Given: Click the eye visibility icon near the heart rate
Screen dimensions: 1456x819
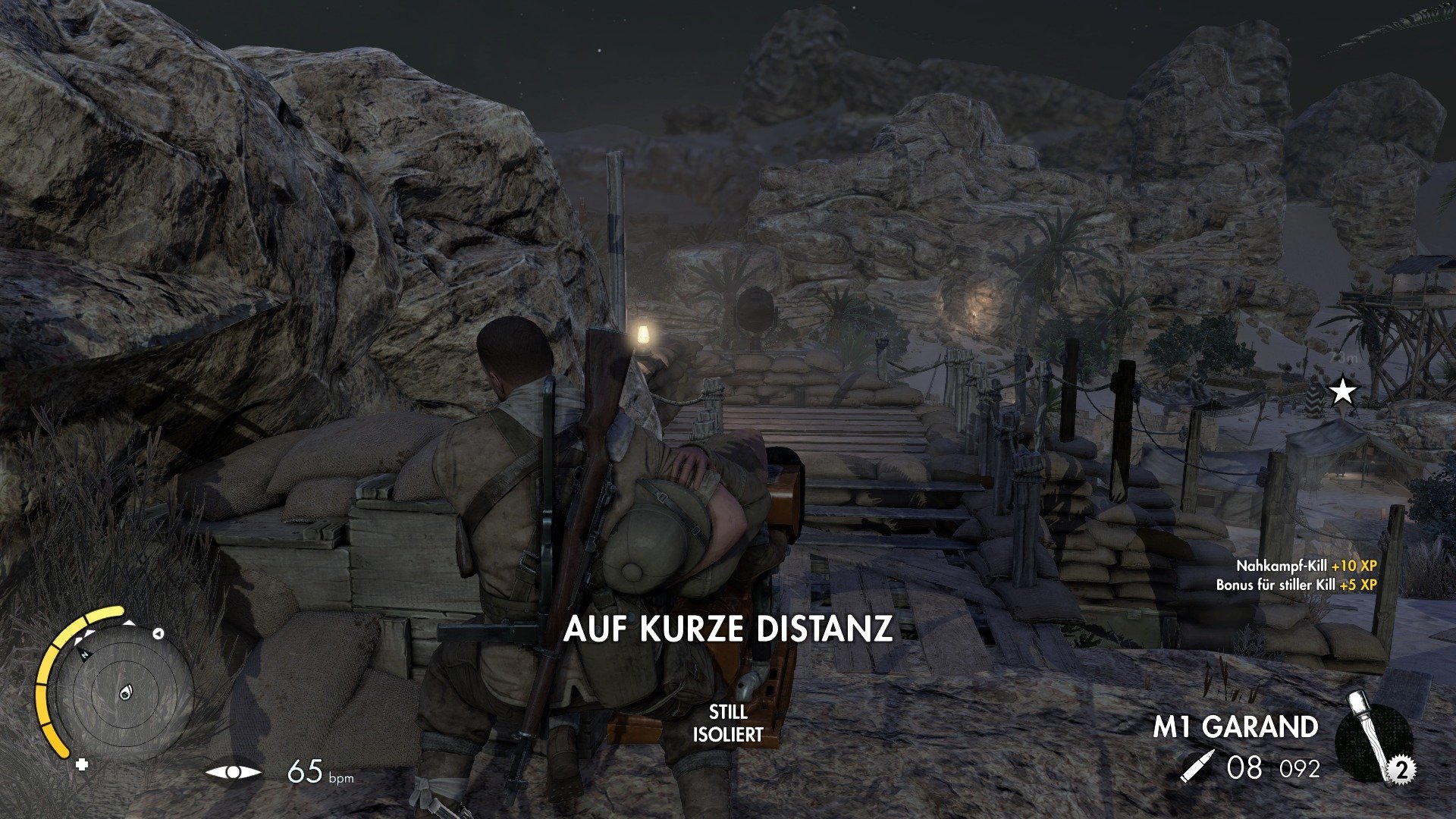Looking at the screenshot, I should click(233, 772).
